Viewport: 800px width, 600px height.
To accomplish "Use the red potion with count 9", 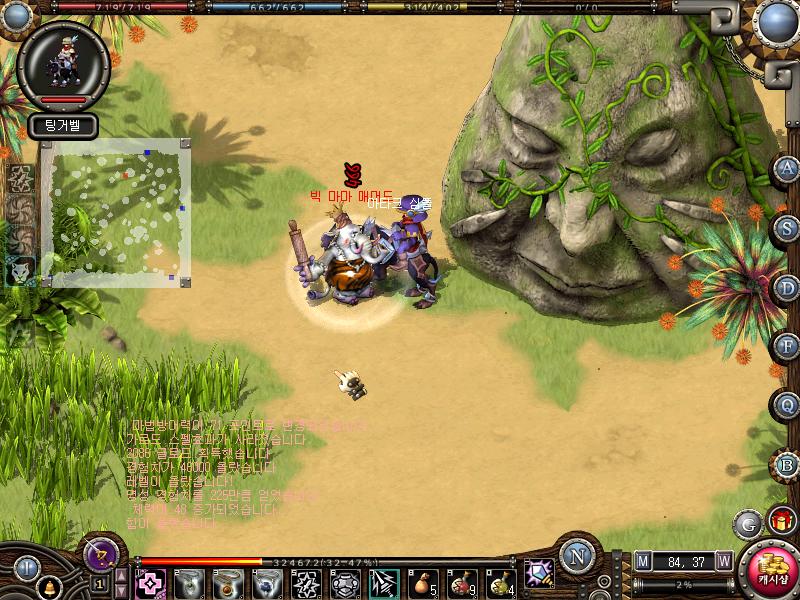I will coord(462,582).
